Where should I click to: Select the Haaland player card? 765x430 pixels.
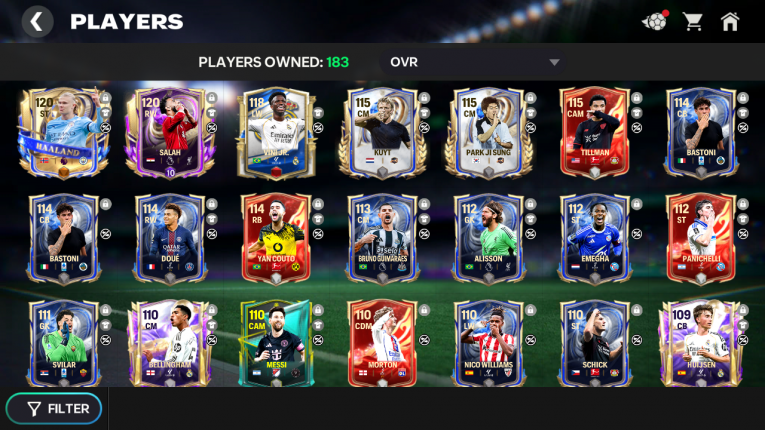click(62, 133)
